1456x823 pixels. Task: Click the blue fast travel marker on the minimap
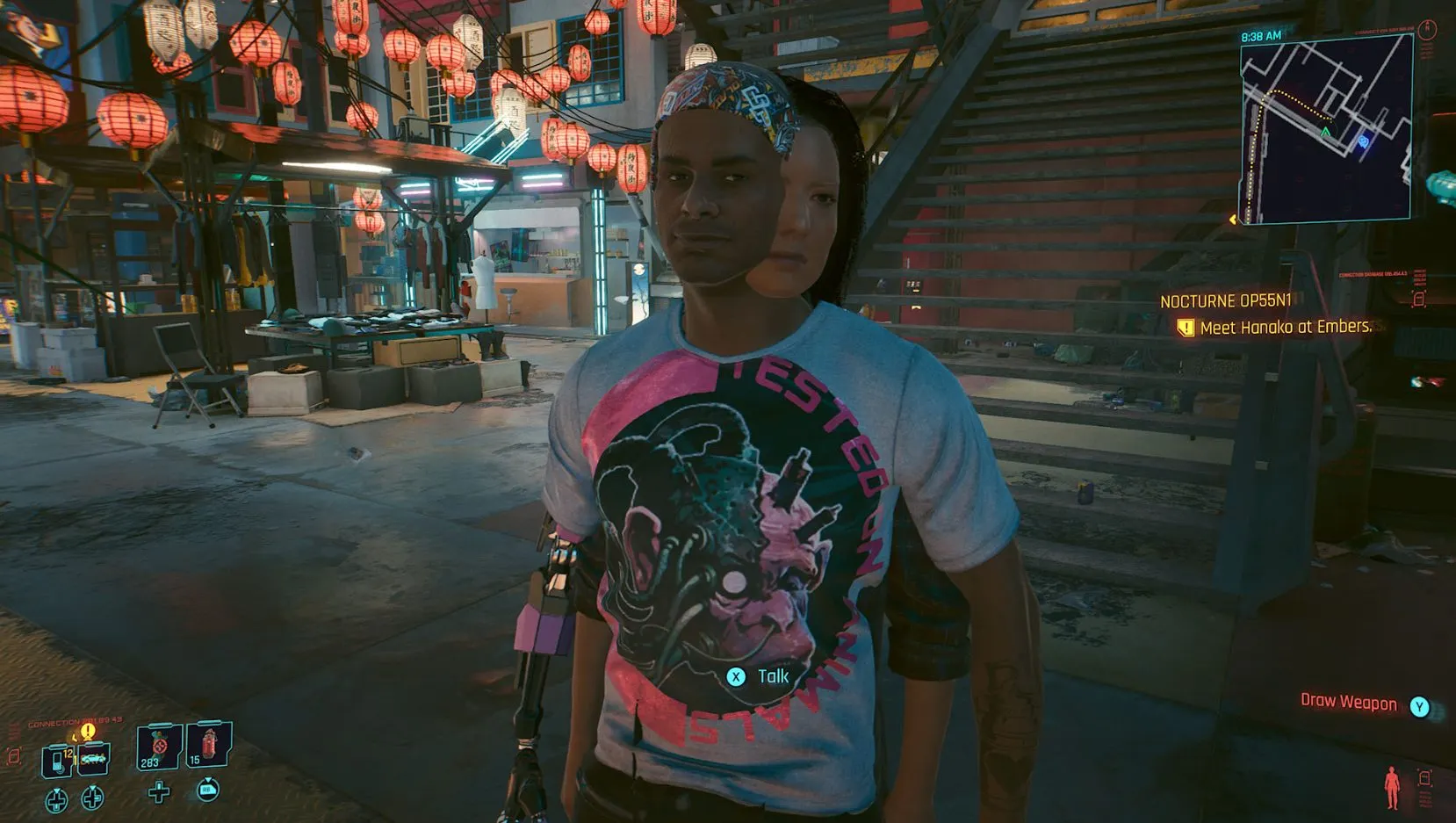coord(1363,142)
